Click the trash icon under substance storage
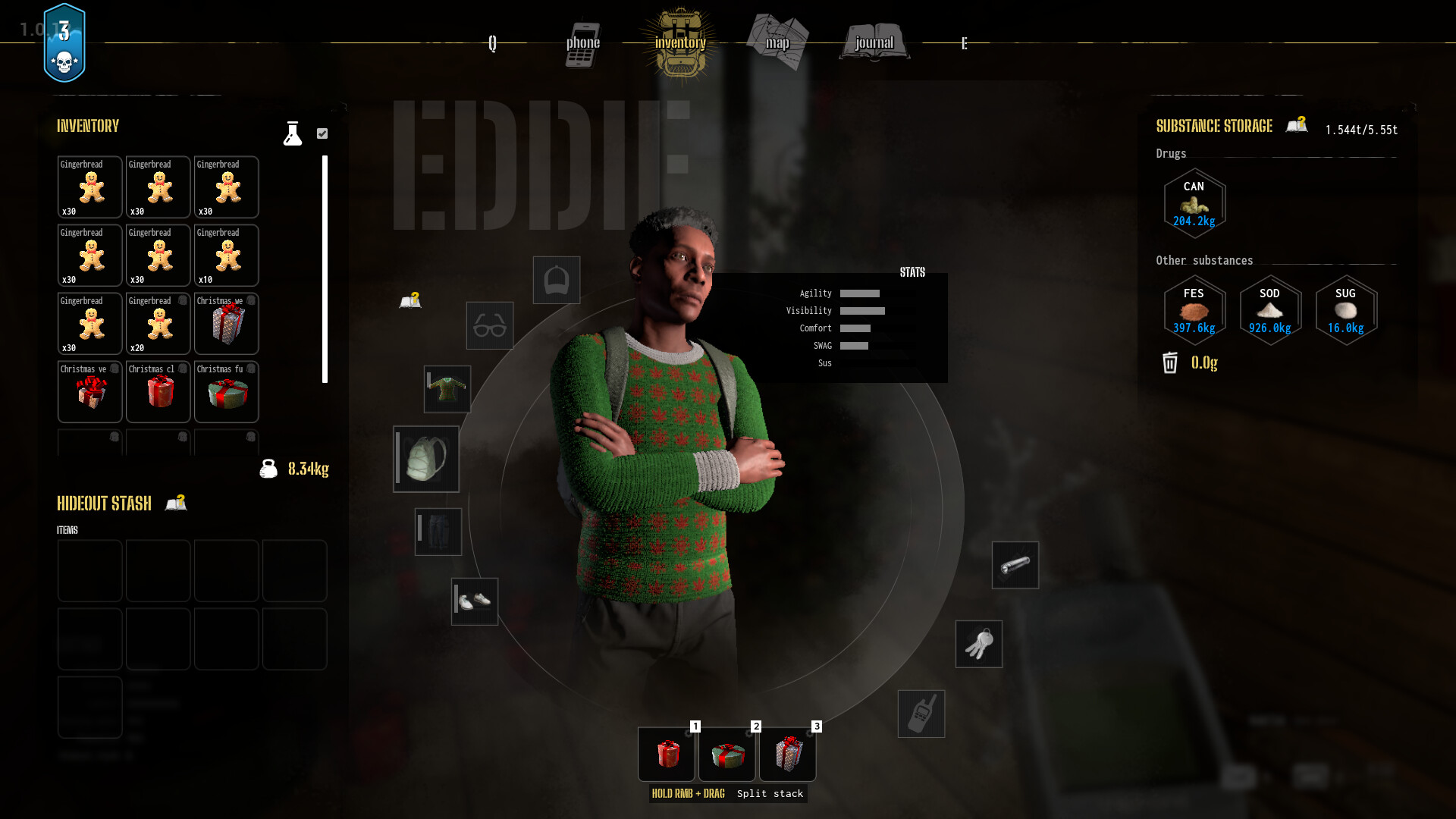This screenshot has width=1456, height=819. 1169,364
